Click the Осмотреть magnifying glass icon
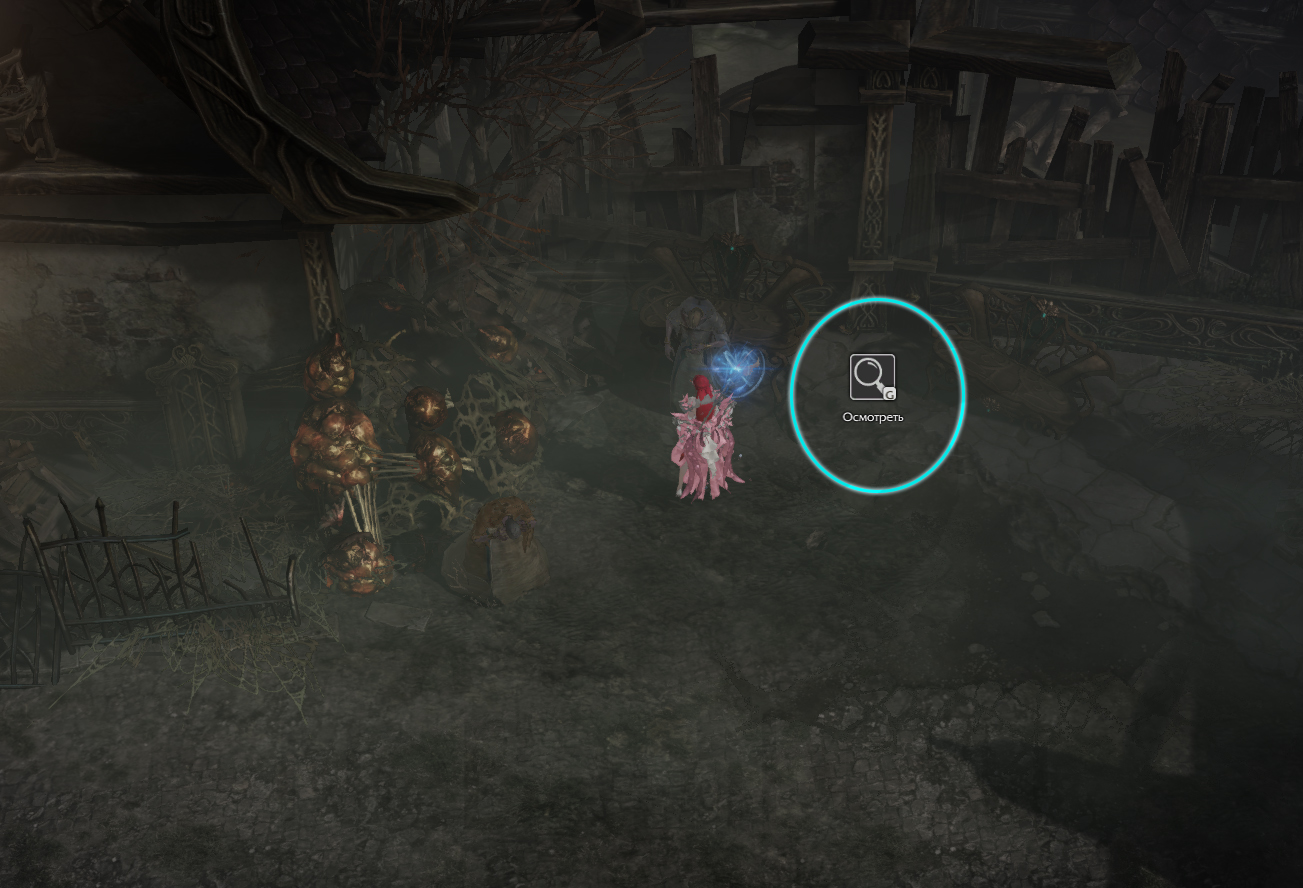 (872, 377)
